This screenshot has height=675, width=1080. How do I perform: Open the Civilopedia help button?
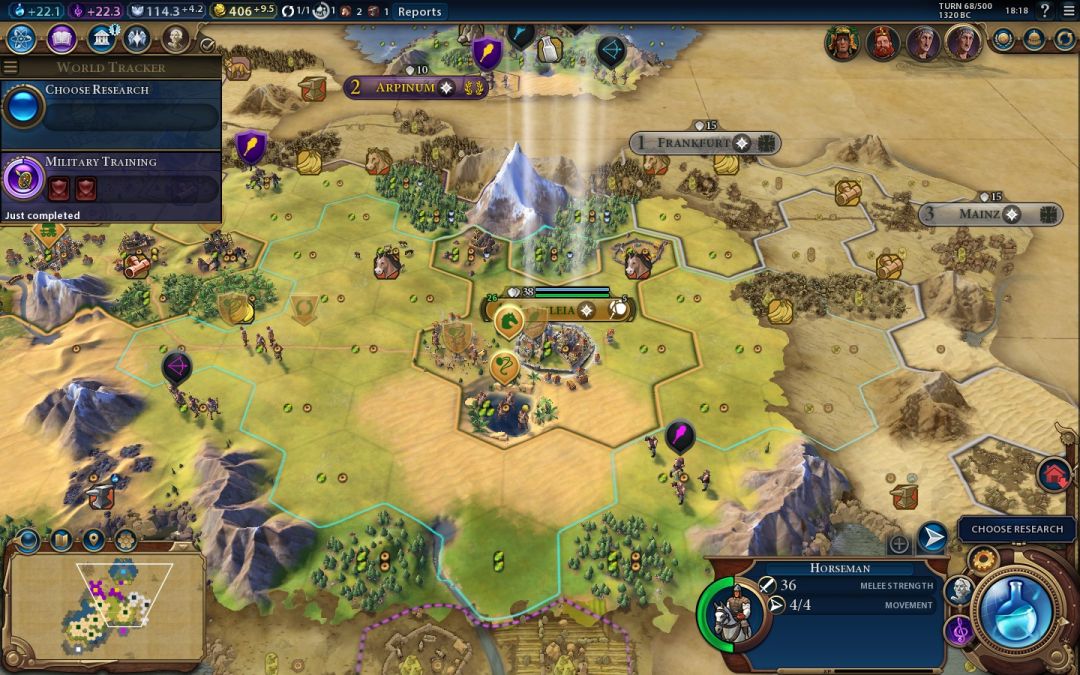coord(1044,11)
